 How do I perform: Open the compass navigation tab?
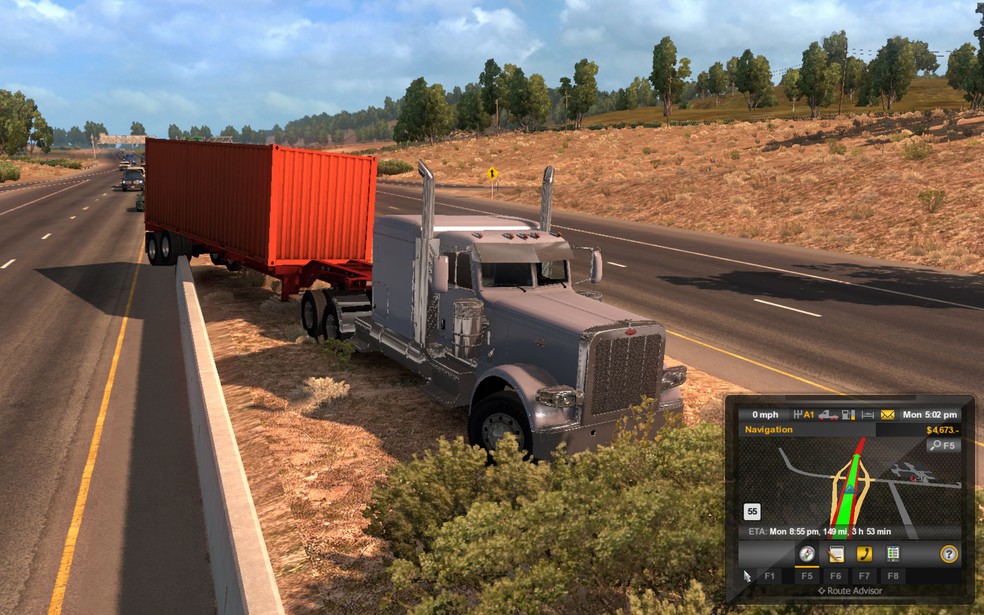[x=806, y=554]
